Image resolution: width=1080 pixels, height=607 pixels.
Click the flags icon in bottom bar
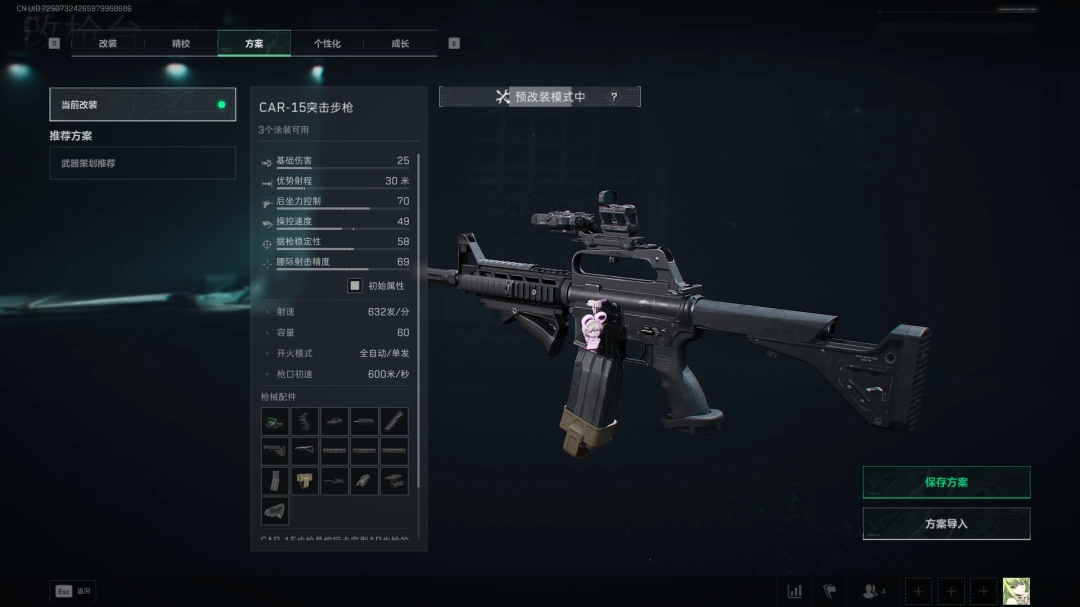pyautogui.click(x=829, y=591)
